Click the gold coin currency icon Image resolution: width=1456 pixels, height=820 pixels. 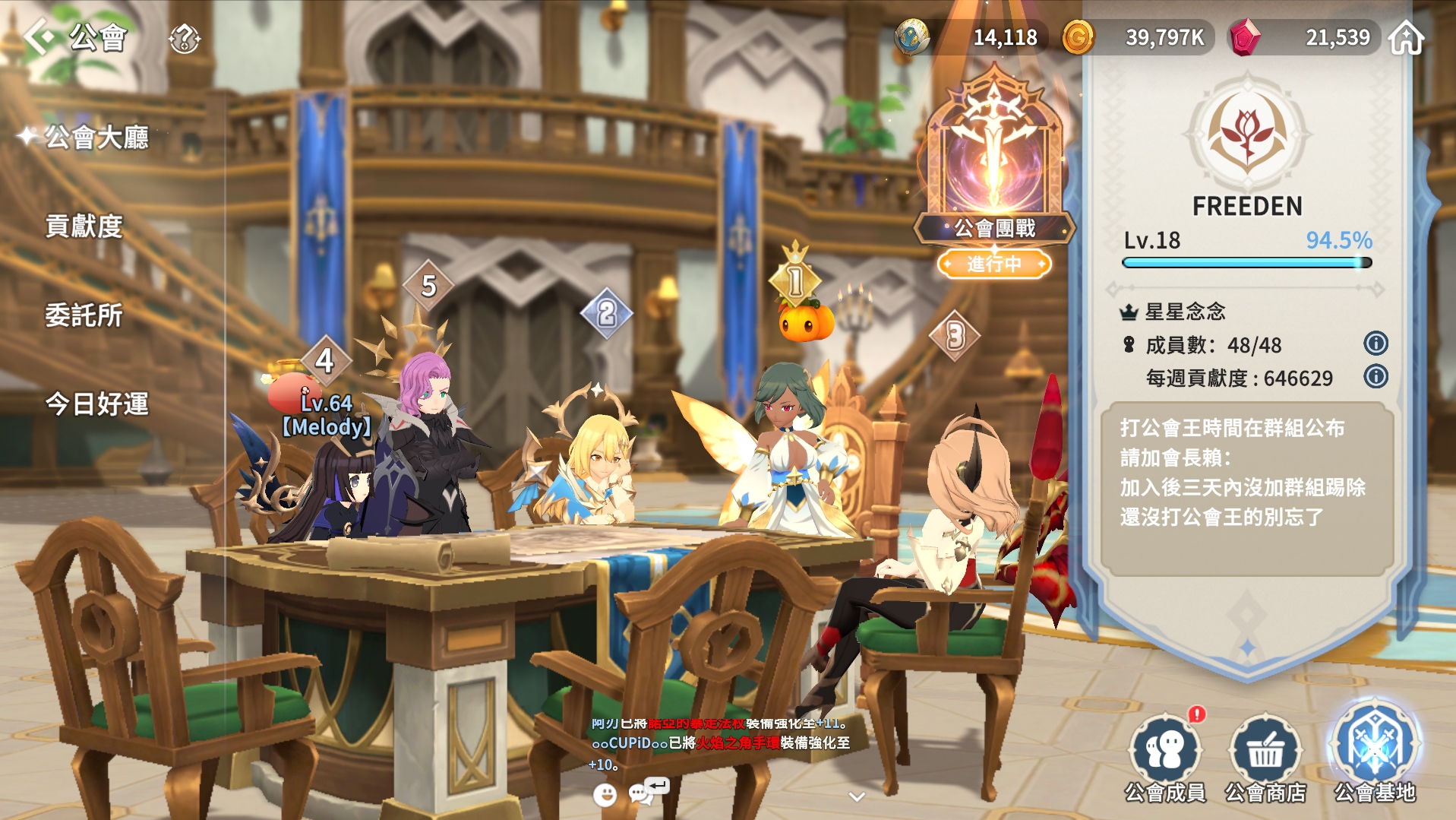click(1078, 37)
